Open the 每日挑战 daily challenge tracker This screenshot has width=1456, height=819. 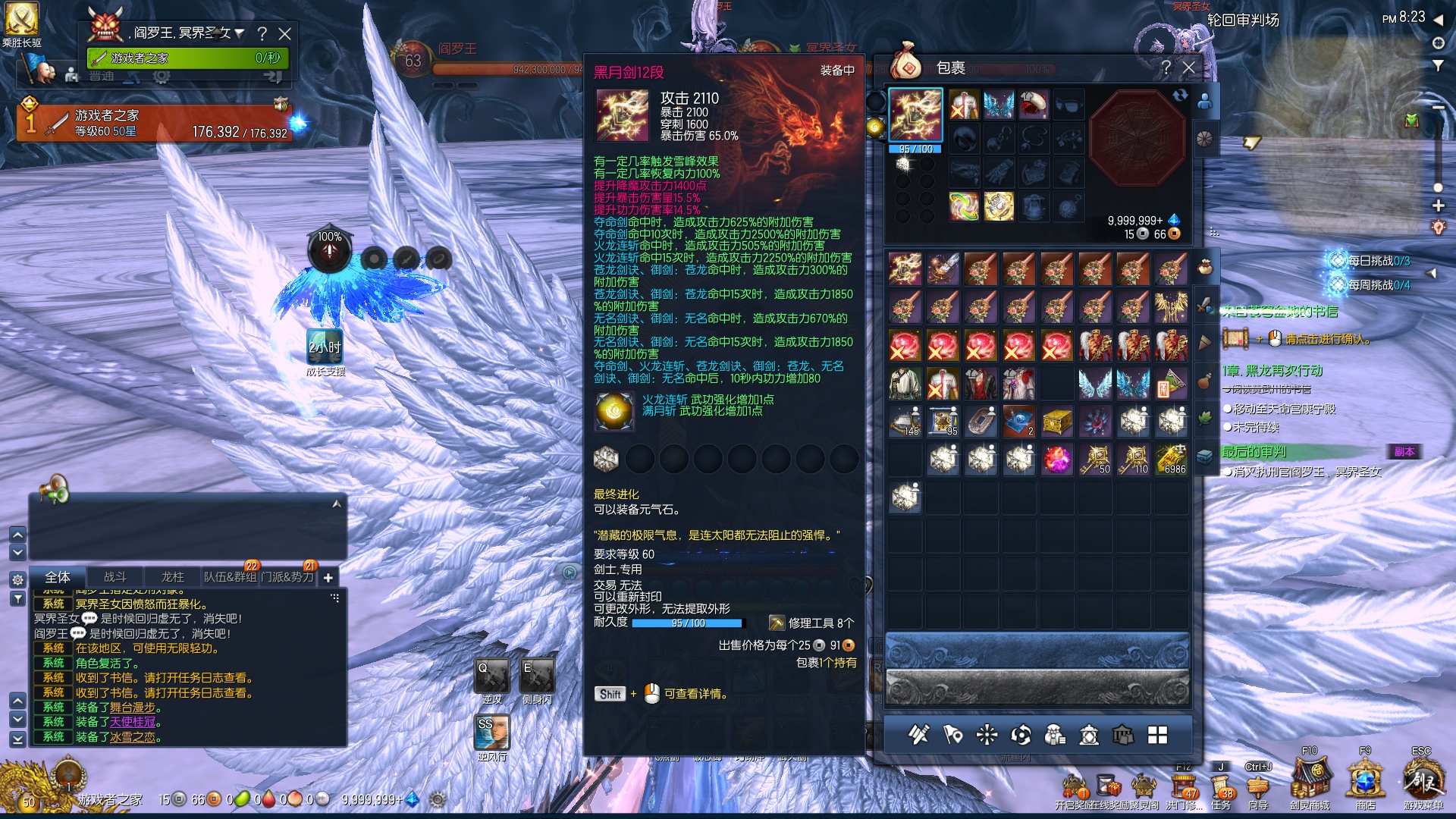pyautogui.click(x=1371, y=261)
